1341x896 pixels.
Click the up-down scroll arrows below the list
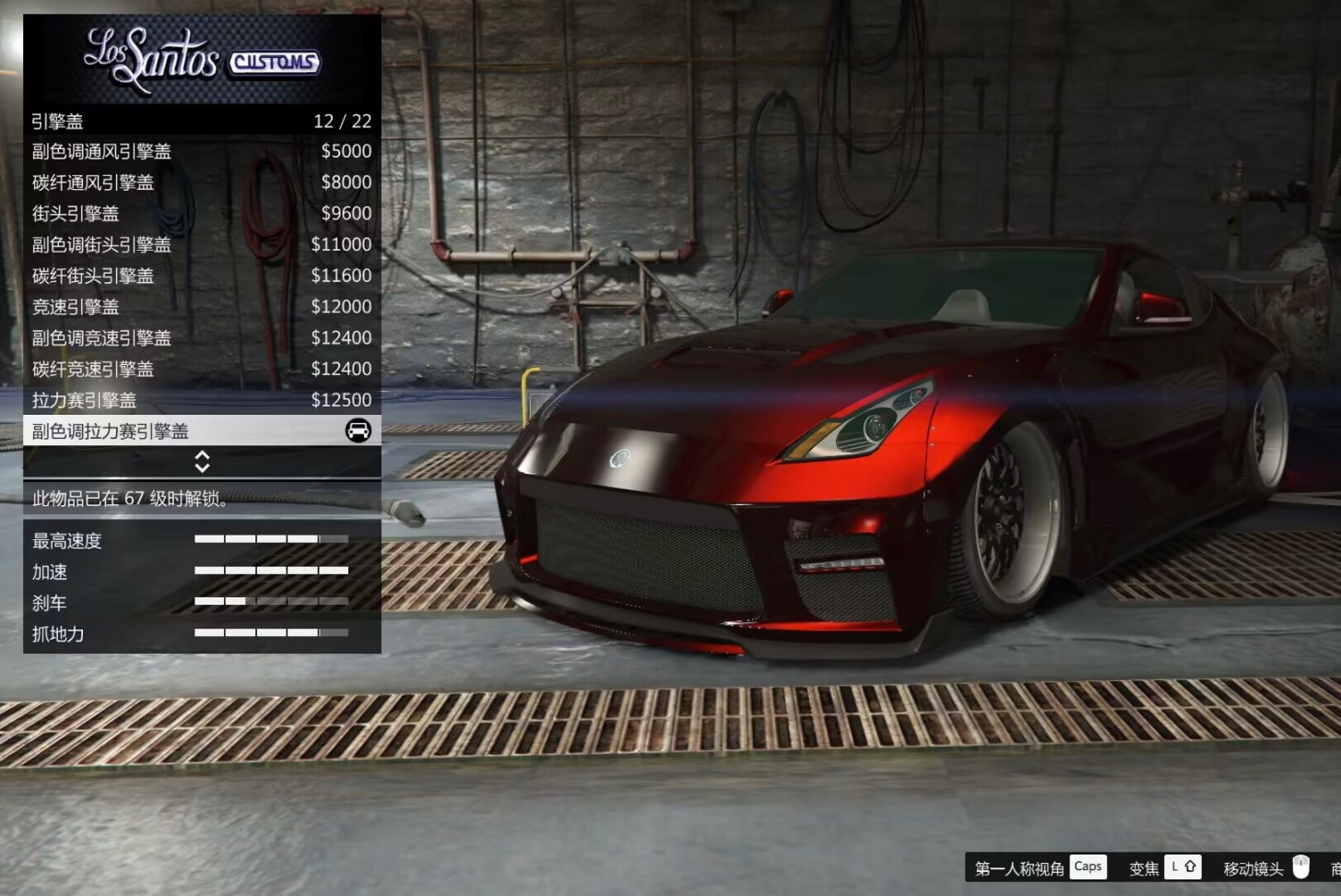(x=202, y=461)
